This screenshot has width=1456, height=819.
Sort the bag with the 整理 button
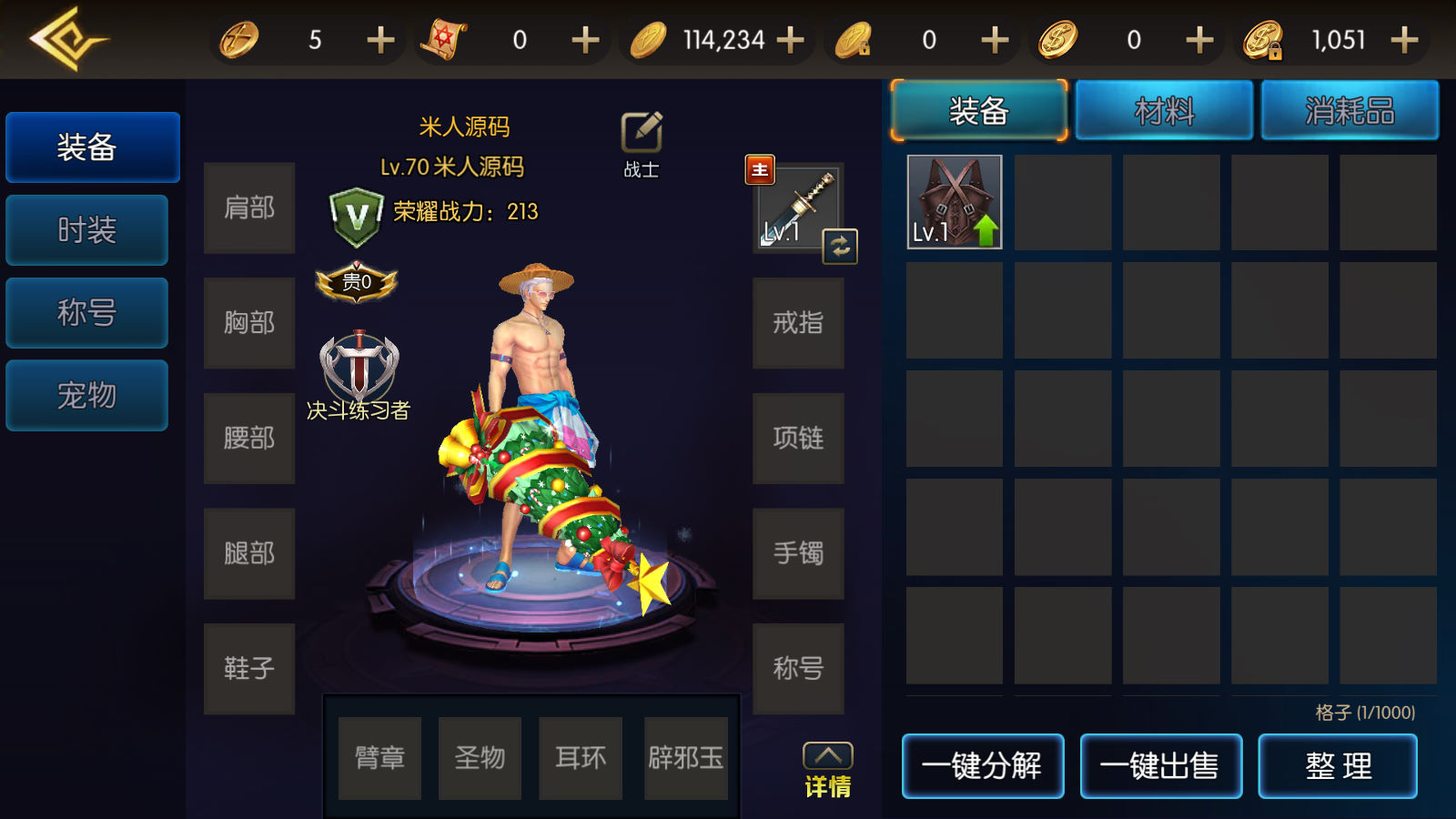pyautogui.click(x=1338, y=766)
